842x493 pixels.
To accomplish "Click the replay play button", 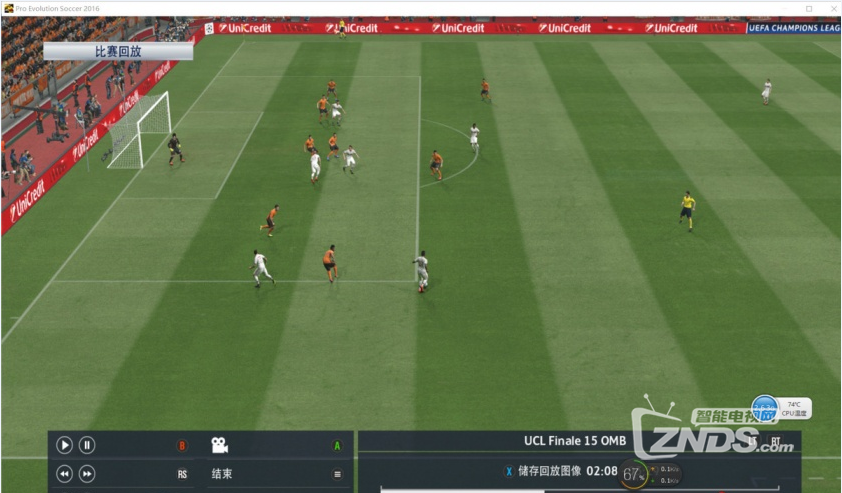I will pos(64,445).
